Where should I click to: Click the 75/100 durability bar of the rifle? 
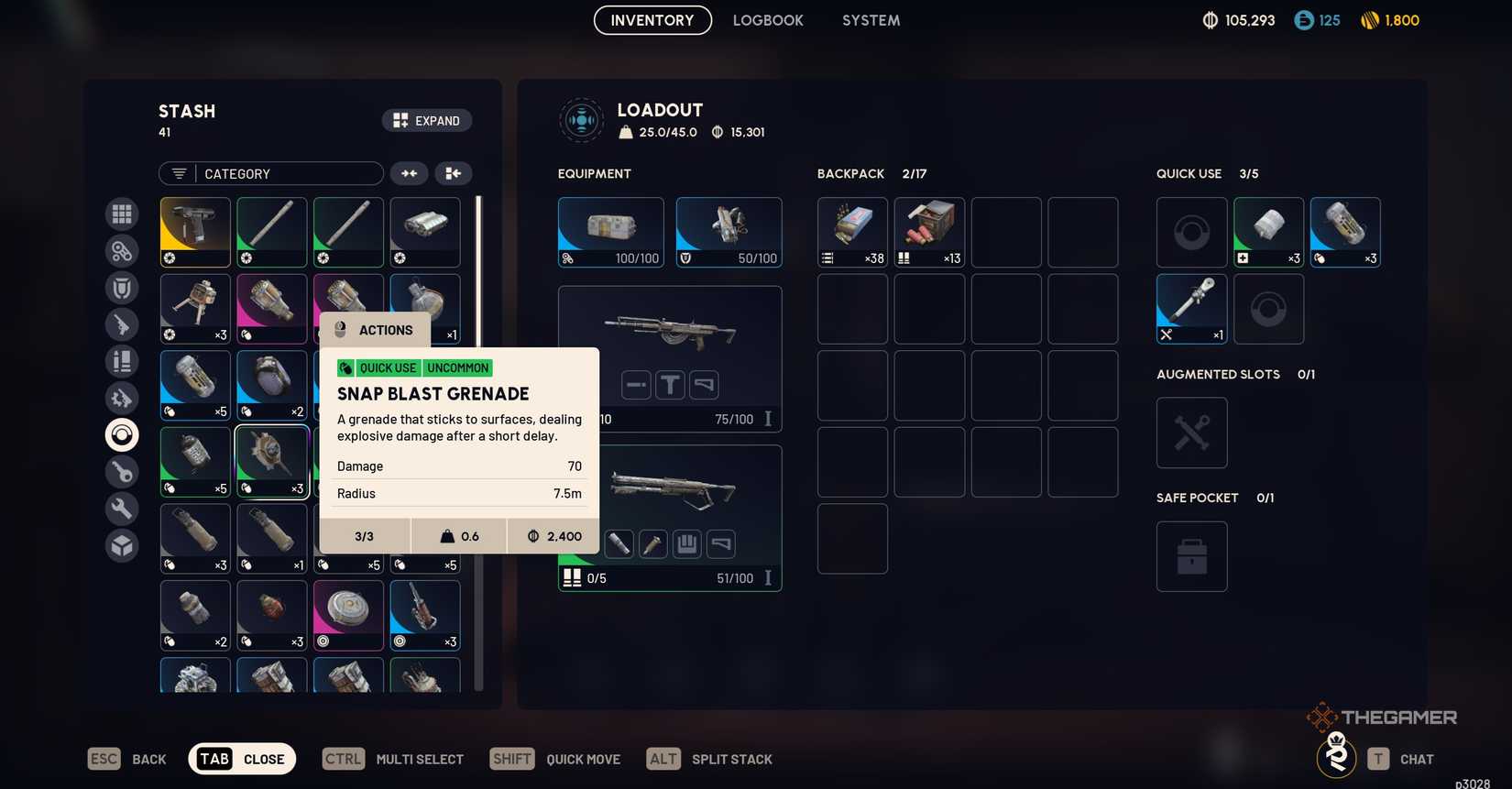click(x=733, y=419)
